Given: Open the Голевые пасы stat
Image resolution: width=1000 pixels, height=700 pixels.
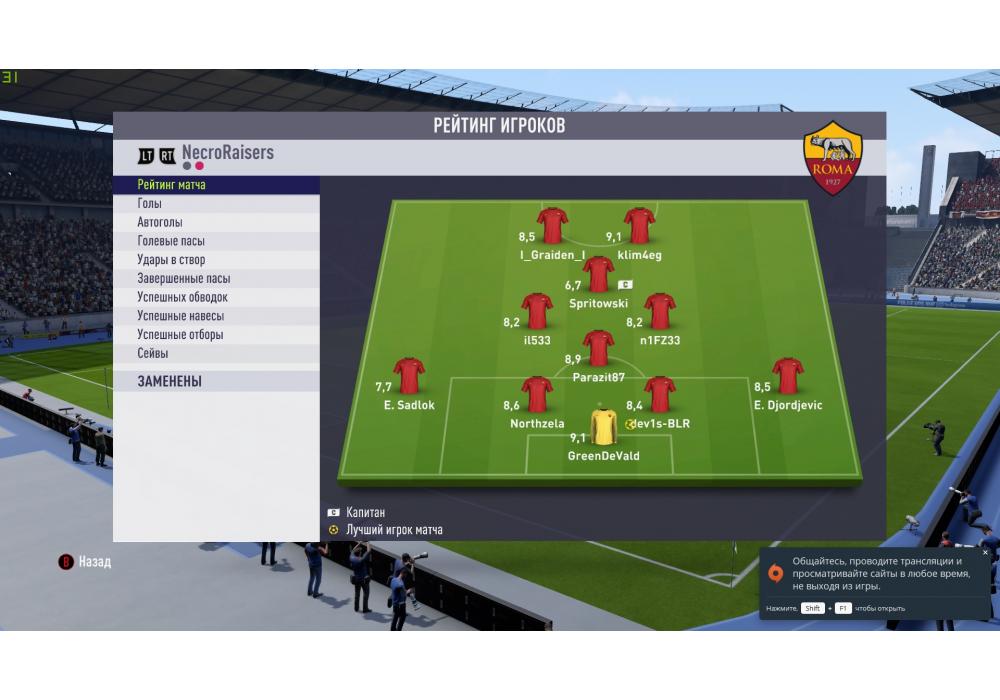Looking at the screenshot, I should click(173, 241).
